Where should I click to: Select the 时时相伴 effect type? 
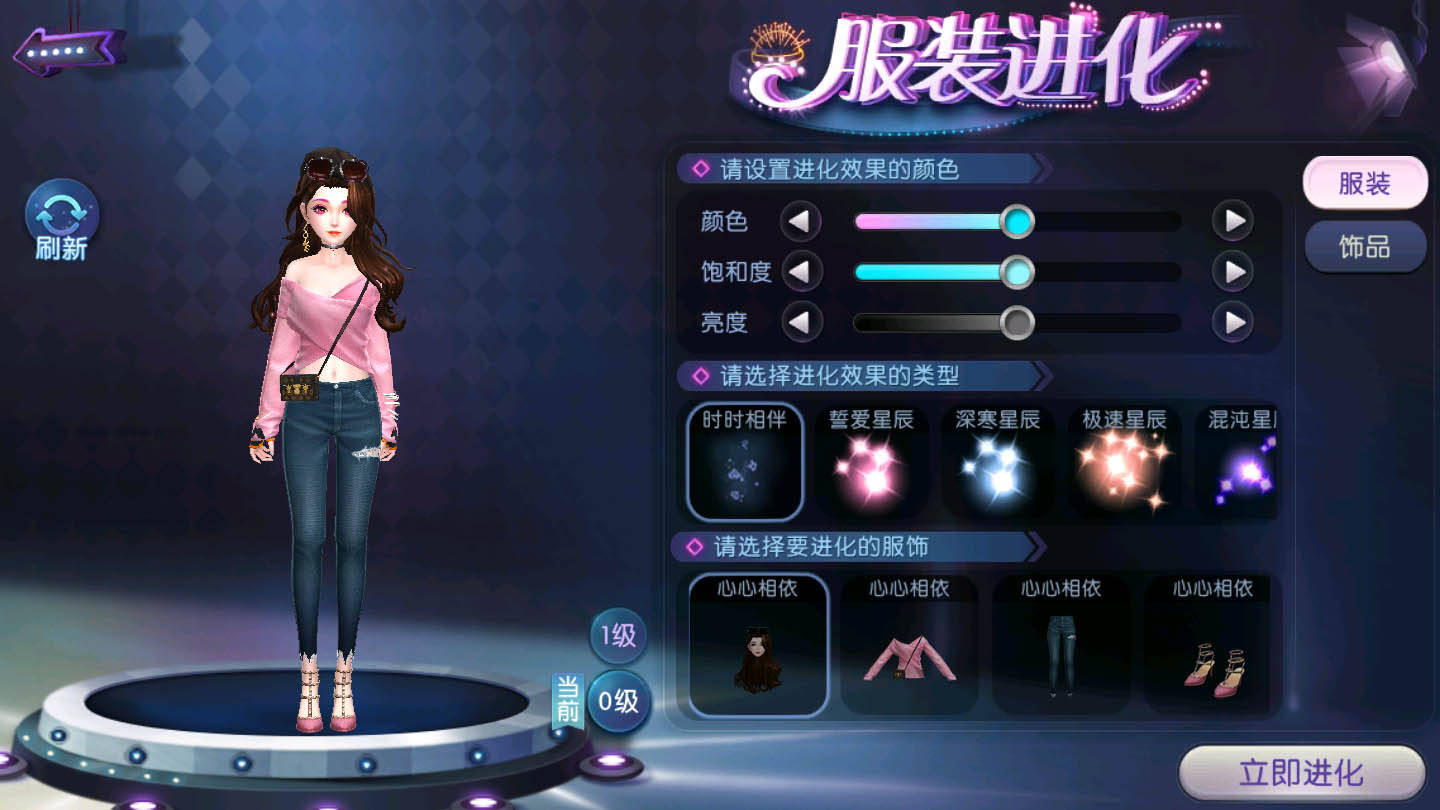745,461
